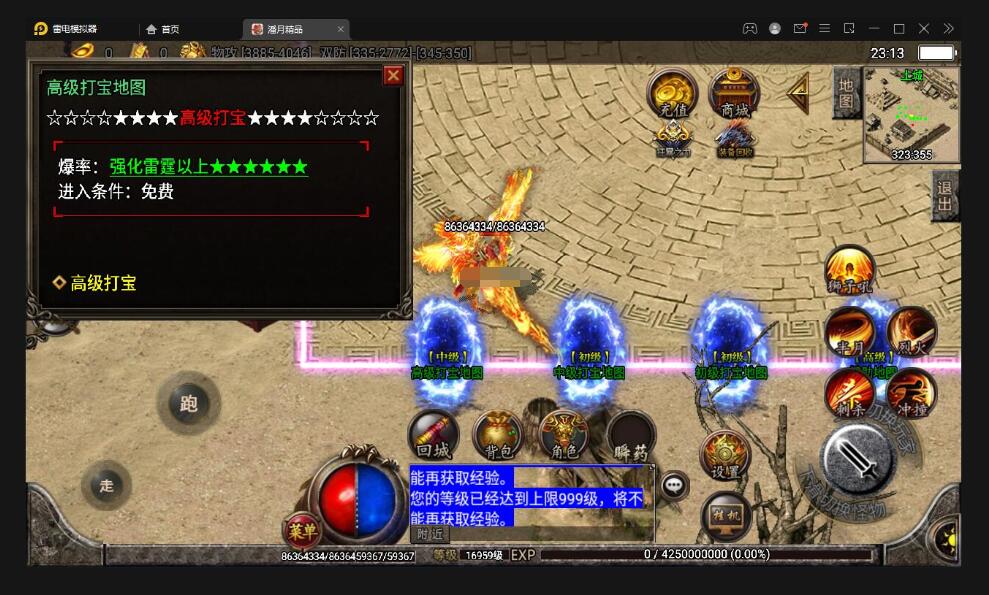Tap the 退出 exit button
Image resolution: width=989 pixels, height=595 pixels.
[x=944, y=195]
